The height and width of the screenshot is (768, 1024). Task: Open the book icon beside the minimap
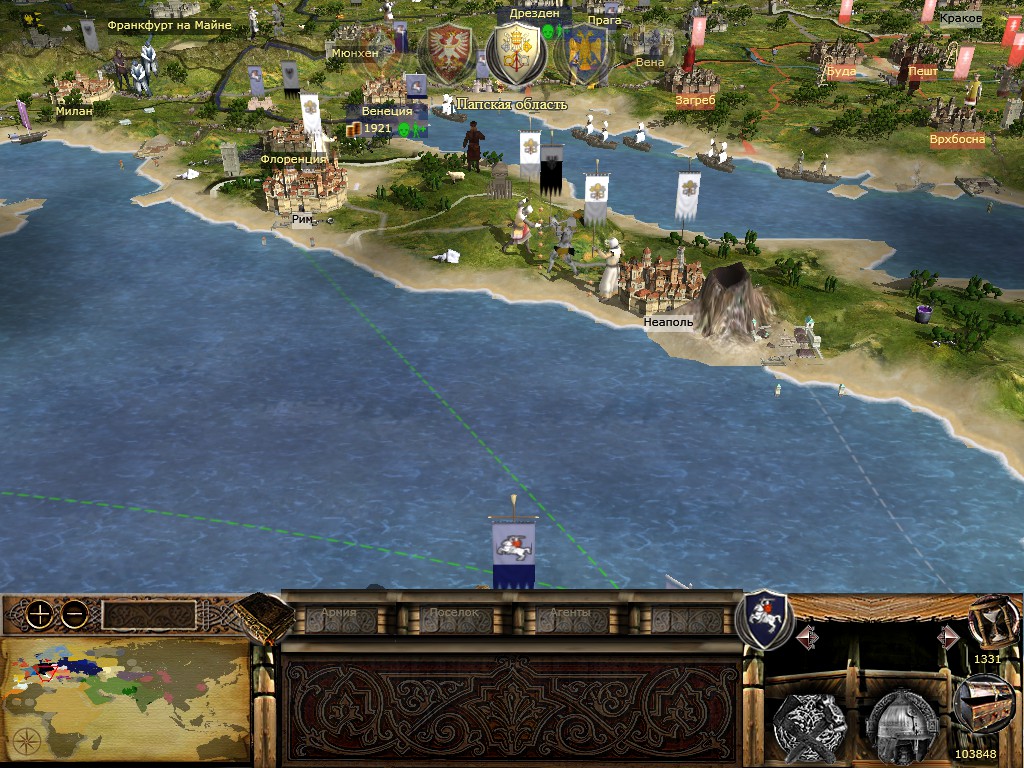click(x=265, y=617)
